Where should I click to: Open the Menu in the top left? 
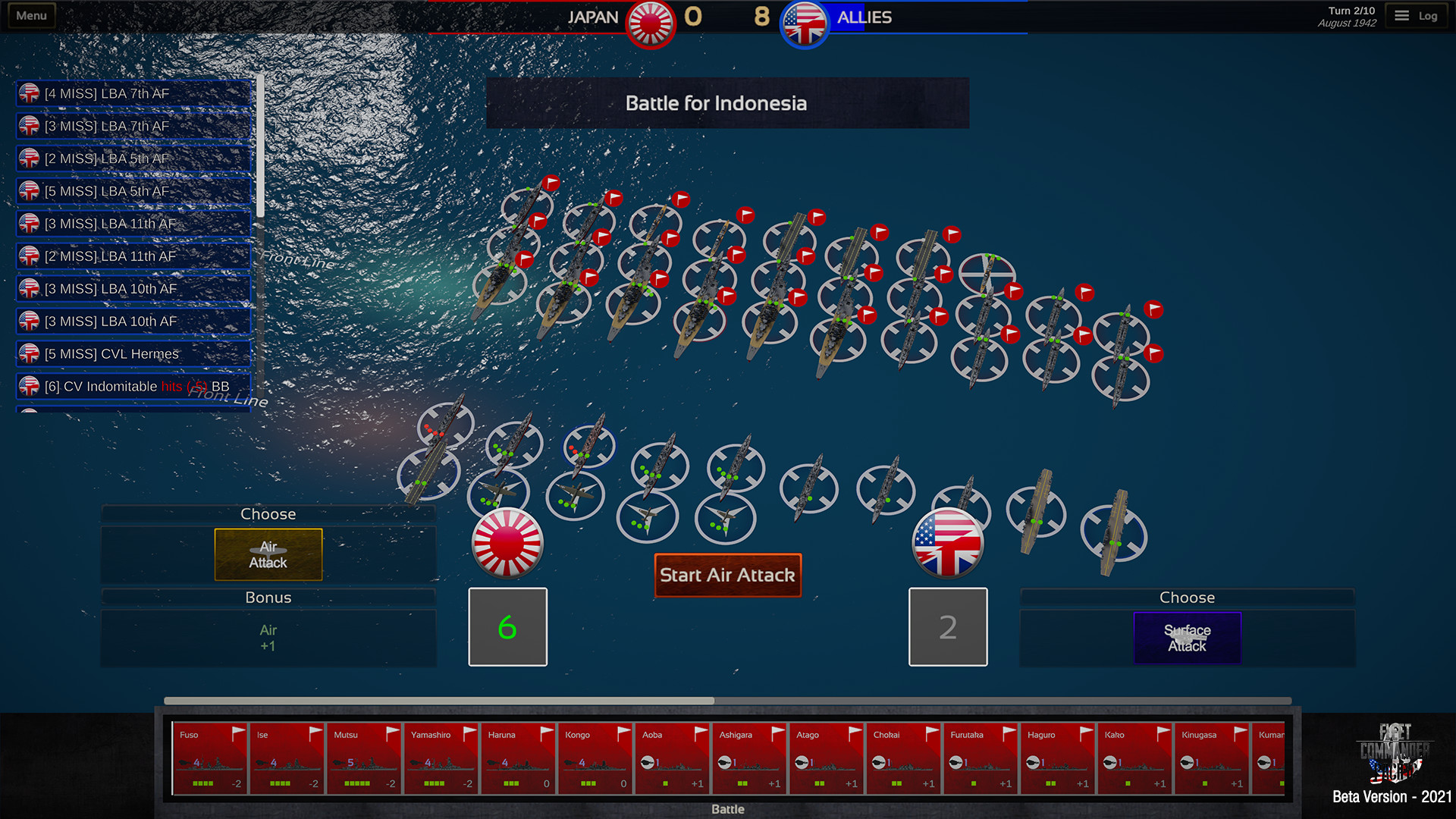(x=30, y=14)
